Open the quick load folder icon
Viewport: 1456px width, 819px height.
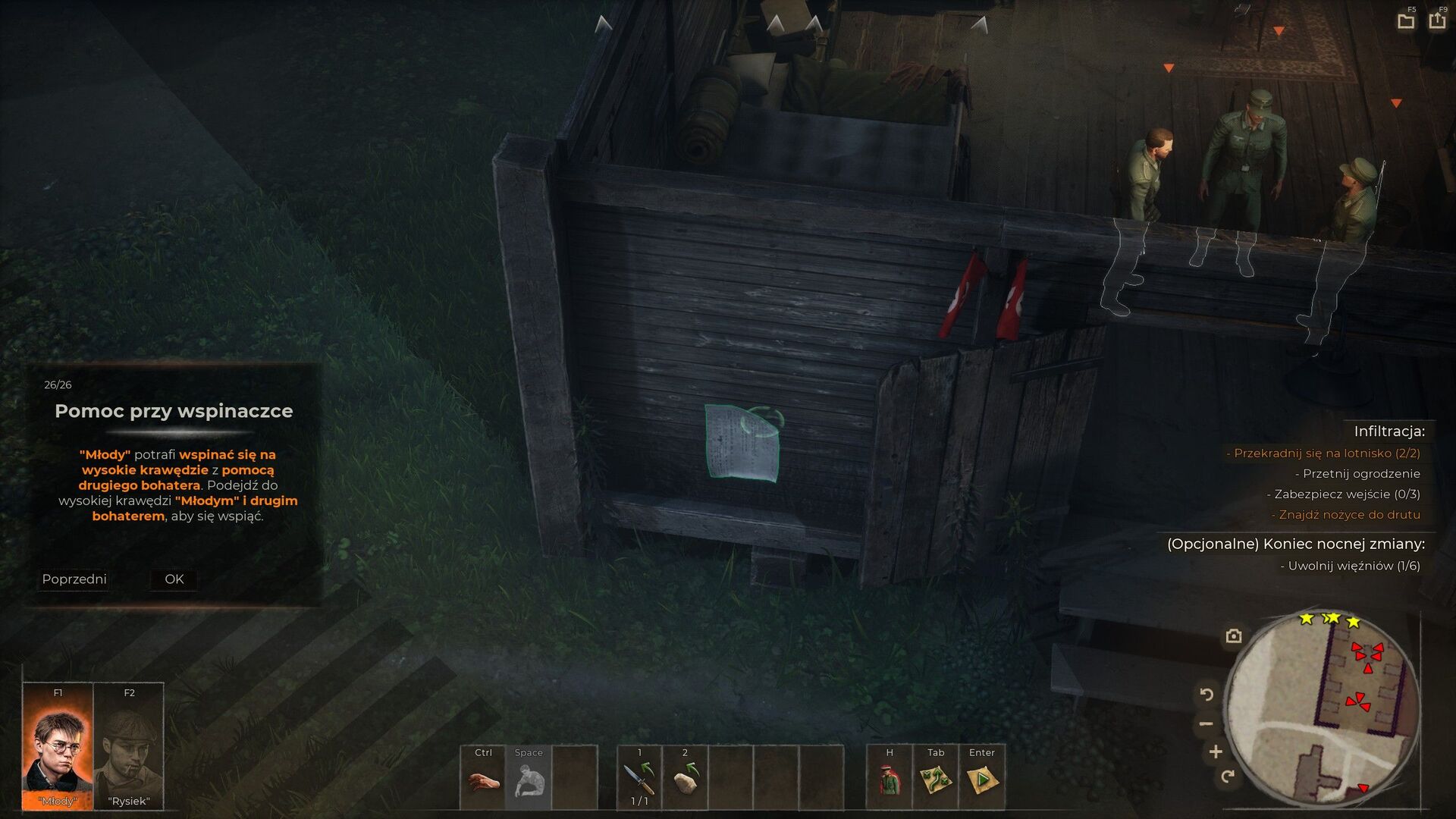(x=1406, y=21)
